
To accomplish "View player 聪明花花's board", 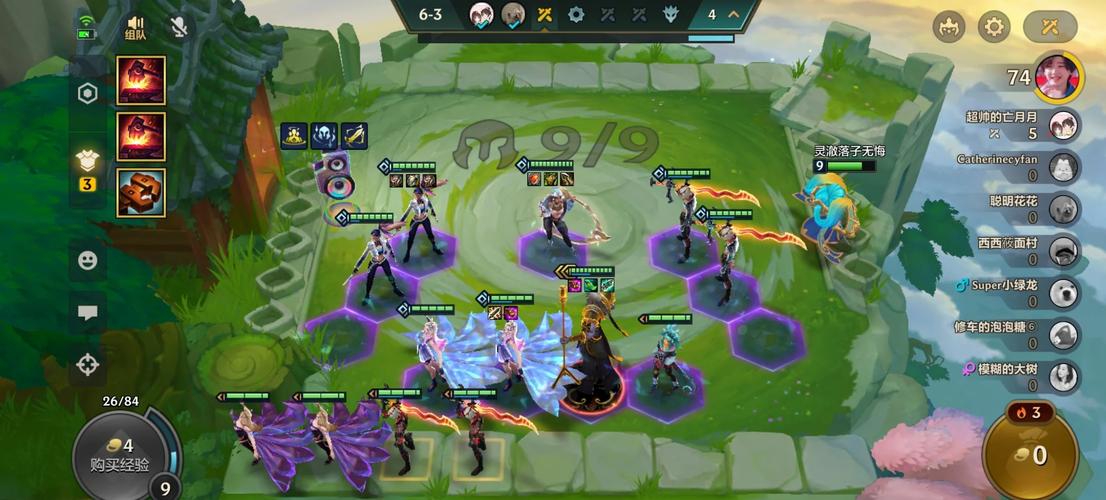I will click(x=1065, y=208).
